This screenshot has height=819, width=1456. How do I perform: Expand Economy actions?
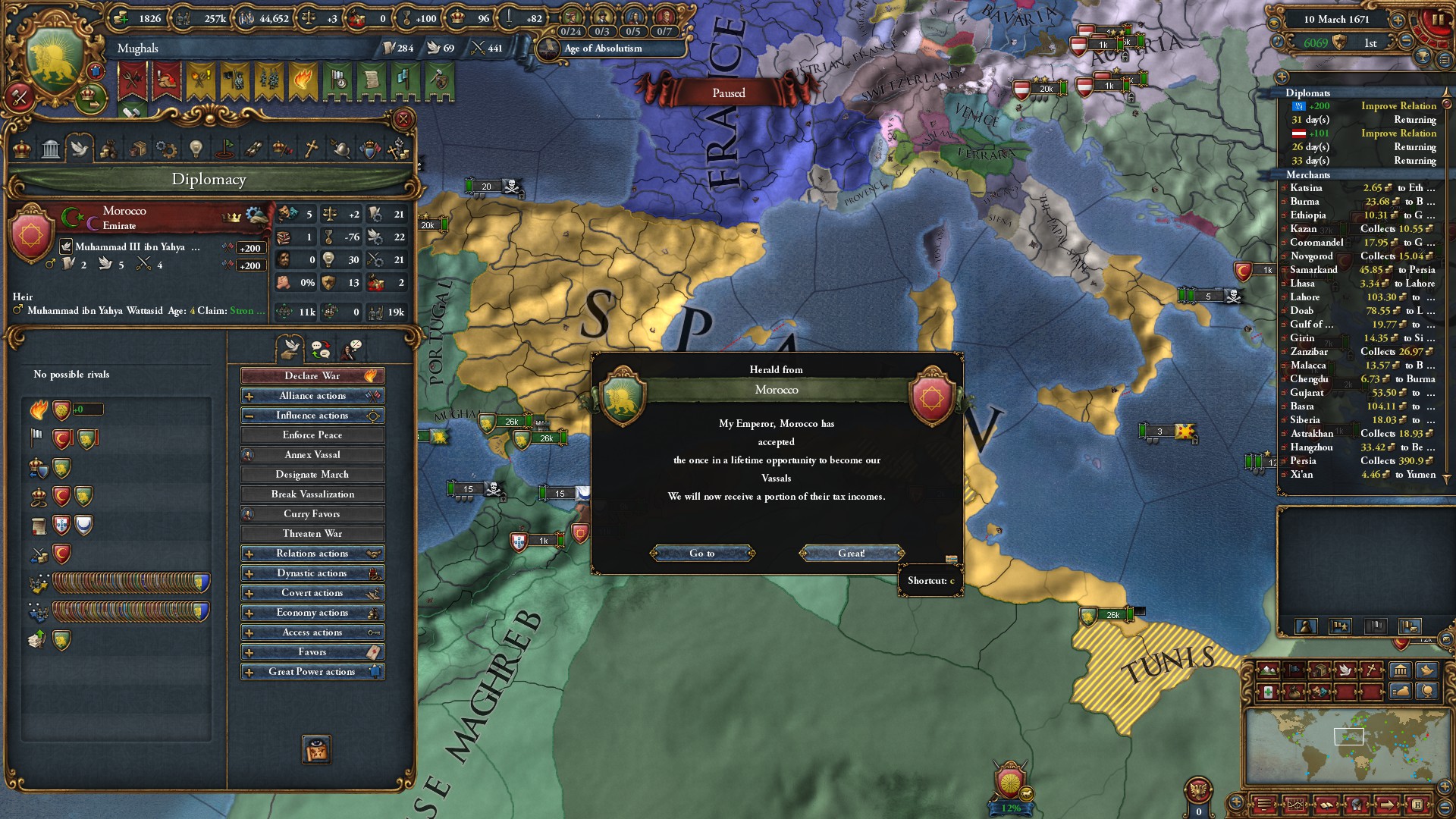point(312,613)
